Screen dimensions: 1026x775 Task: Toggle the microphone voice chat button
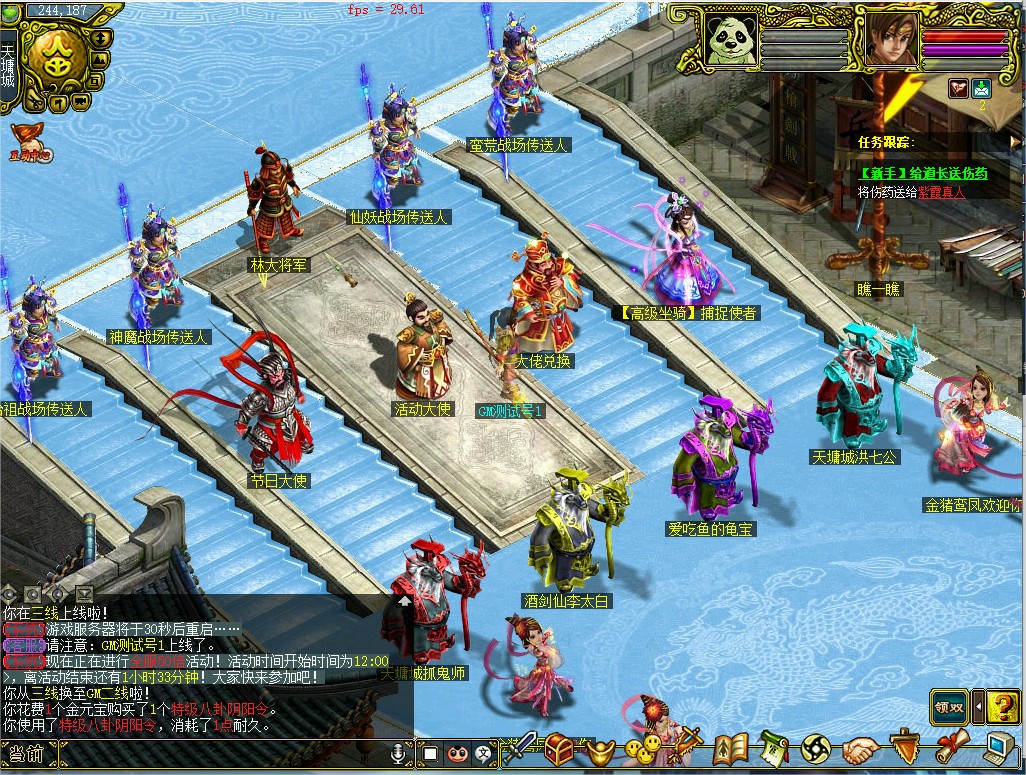click(399, 752)
